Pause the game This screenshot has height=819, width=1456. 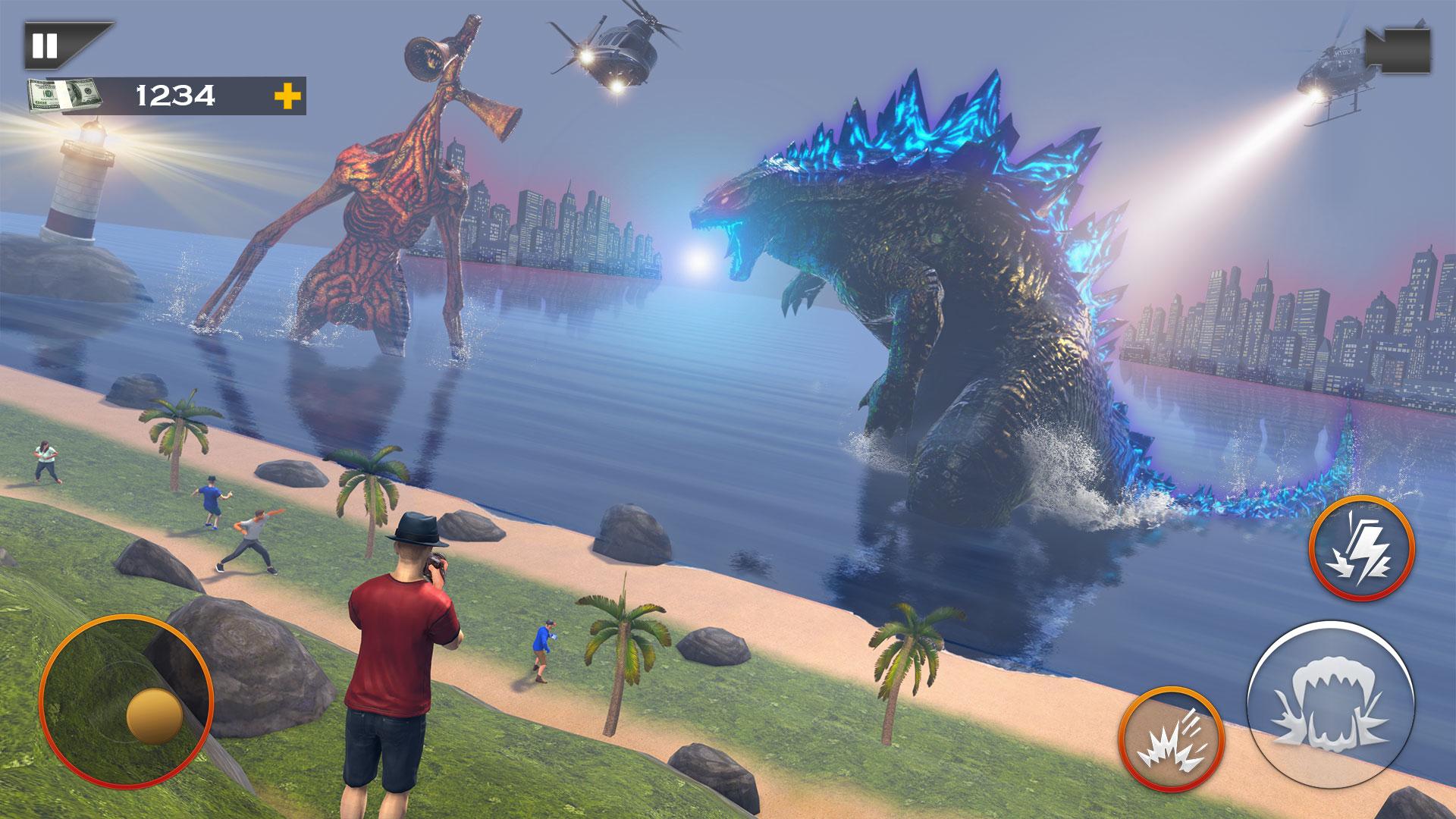(x=45, y=46)
